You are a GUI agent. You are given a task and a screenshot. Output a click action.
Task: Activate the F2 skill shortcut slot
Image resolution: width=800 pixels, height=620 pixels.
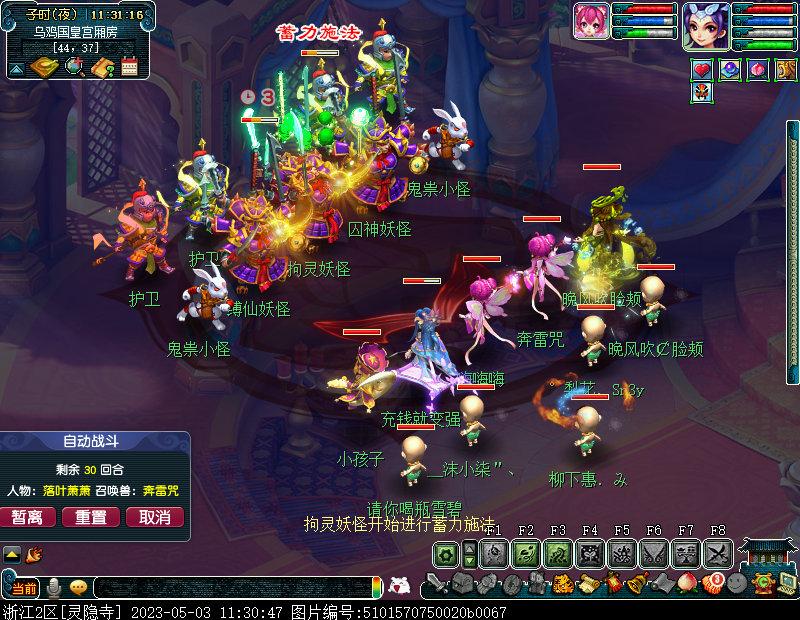pyautogui.click(x=526, y=554)
